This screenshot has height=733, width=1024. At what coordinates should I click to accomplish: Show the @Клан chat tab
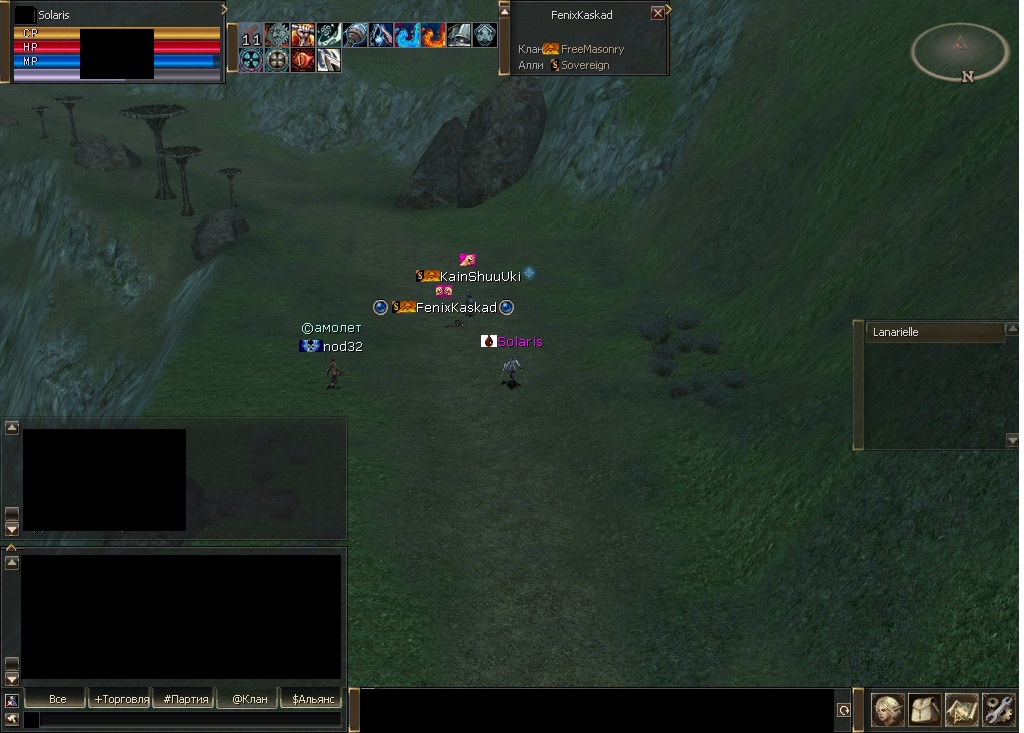(x=250, y=699)
